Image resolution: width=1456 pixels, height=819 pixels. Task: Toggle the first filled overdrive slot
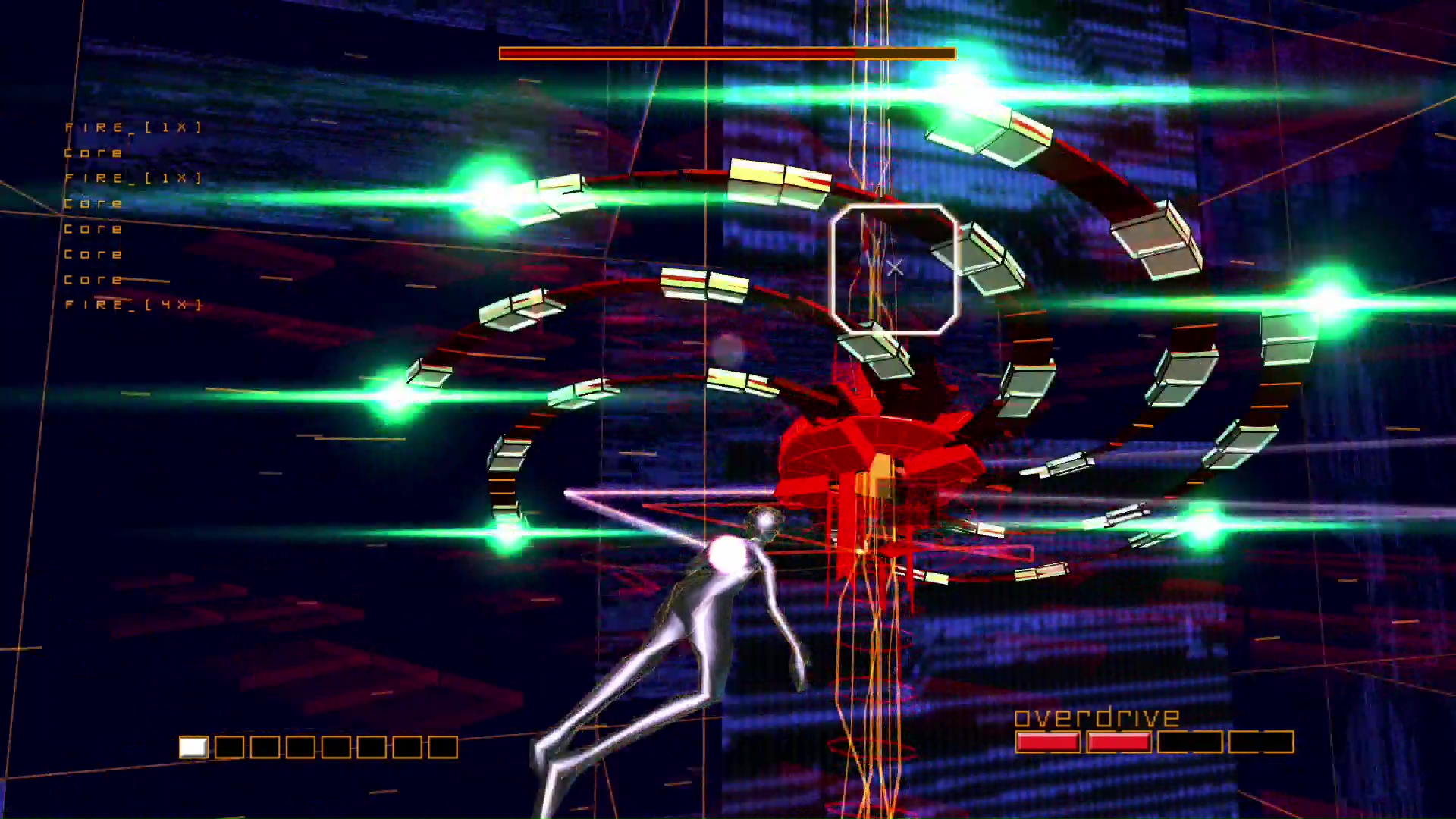coord(1050,742)
